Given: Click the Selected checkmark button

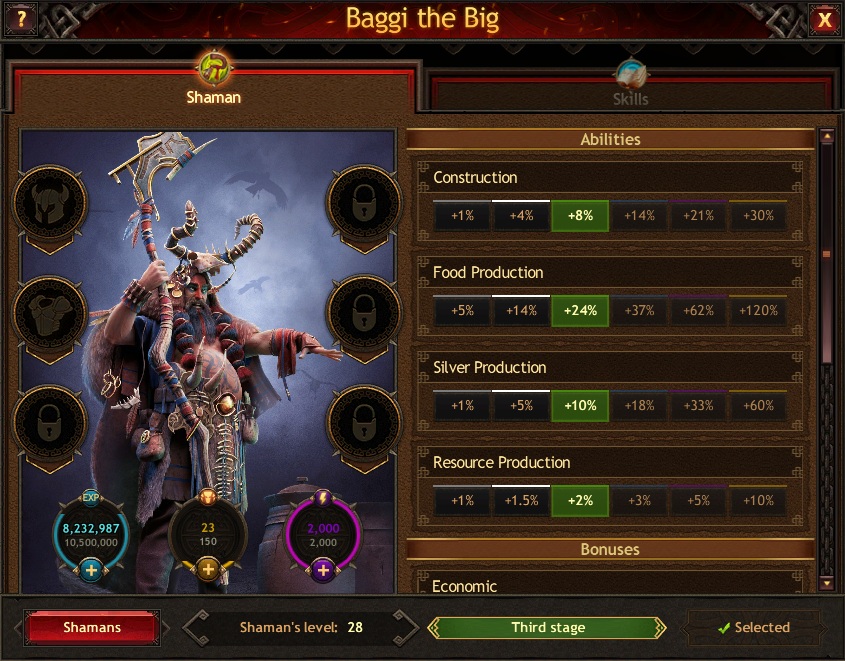Looking at the screenshot, I should pyautogui.click(x=753, y=628).
